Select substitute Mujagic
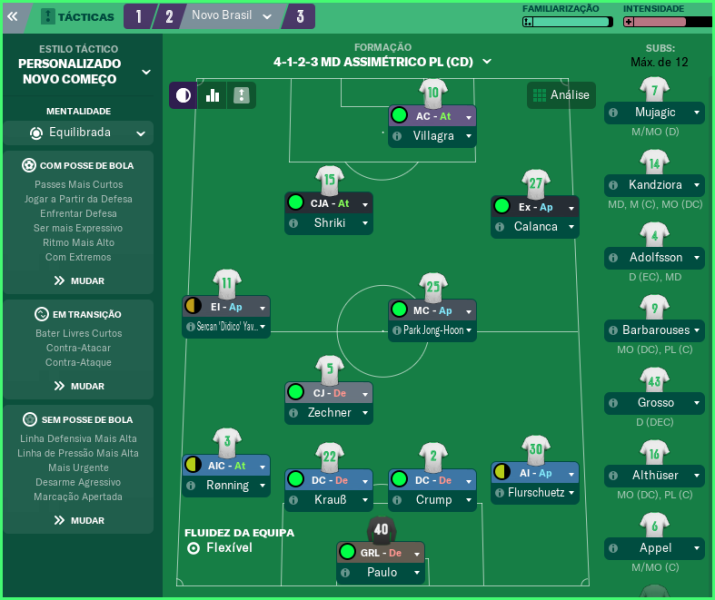 tap(655, 113)
